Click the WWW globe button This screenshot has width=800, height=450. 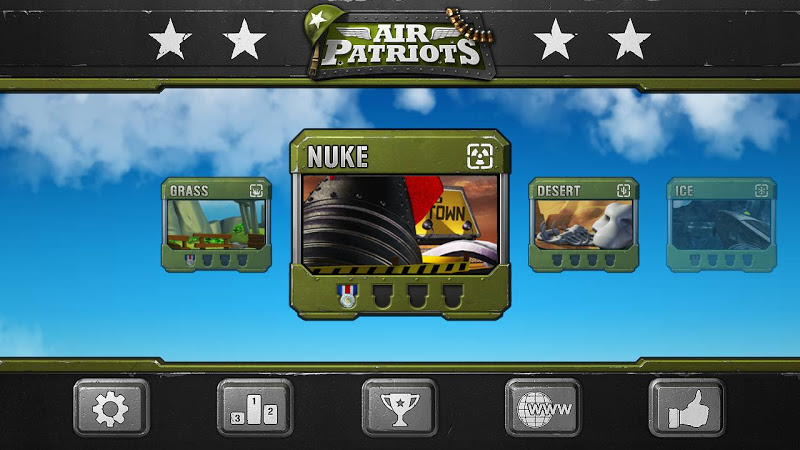click(x=543, y=407)
